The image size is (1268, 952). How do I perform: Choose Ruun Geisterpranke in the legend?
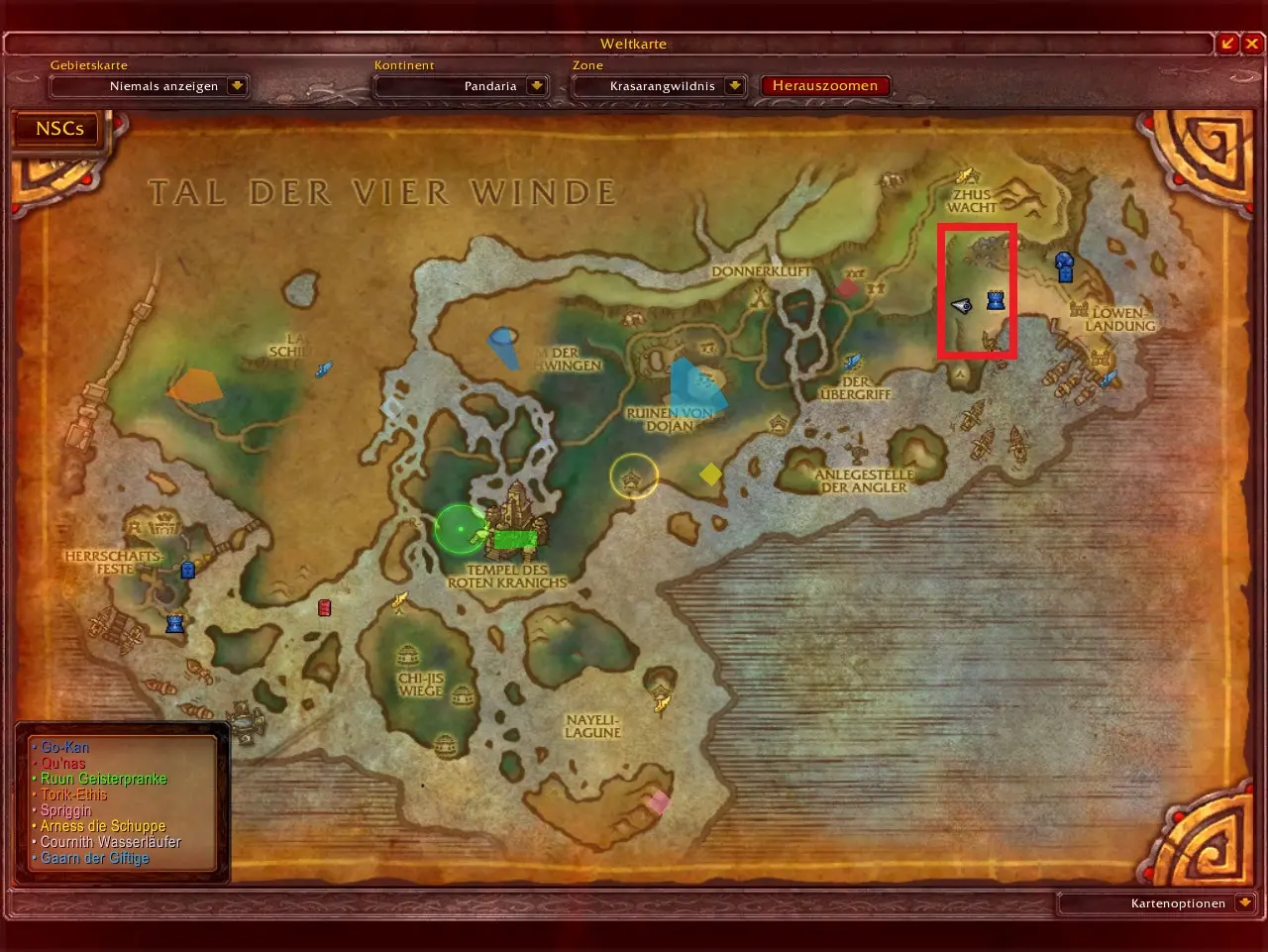point(103,780)
